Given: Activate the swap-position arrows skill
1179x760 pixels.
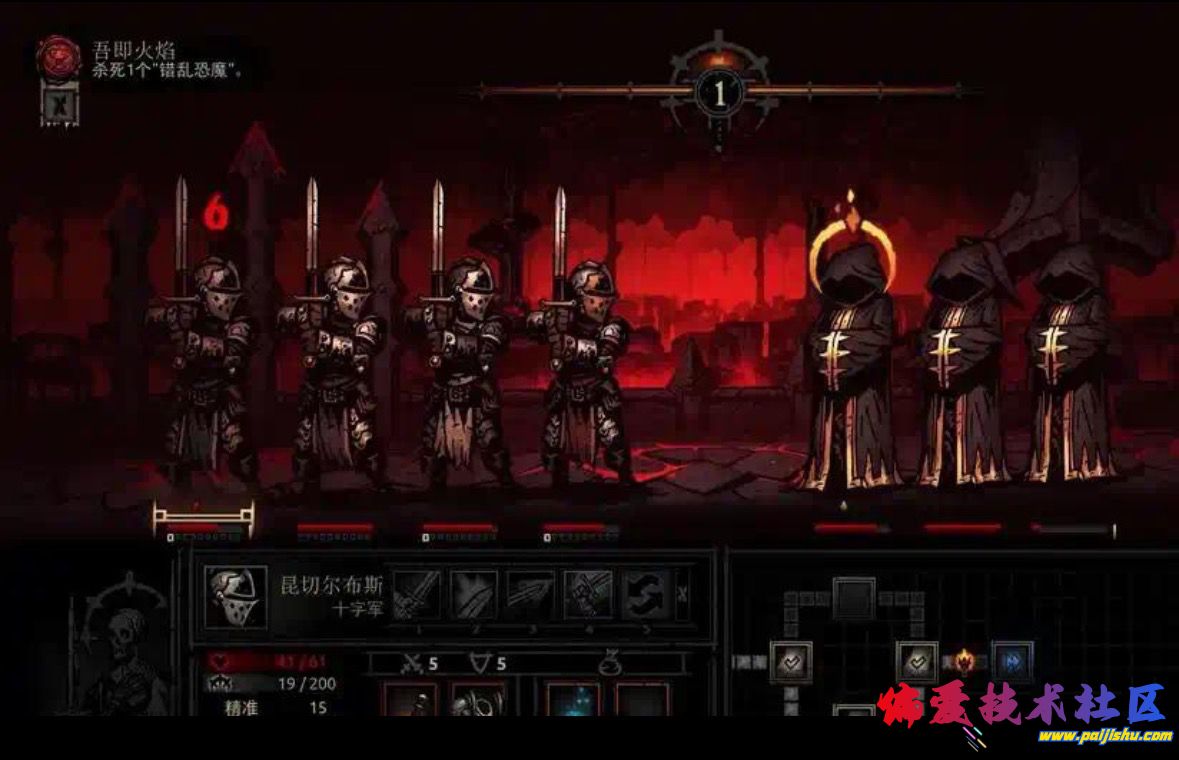Looking at the screenshot, I should click(x=644, y=594).
